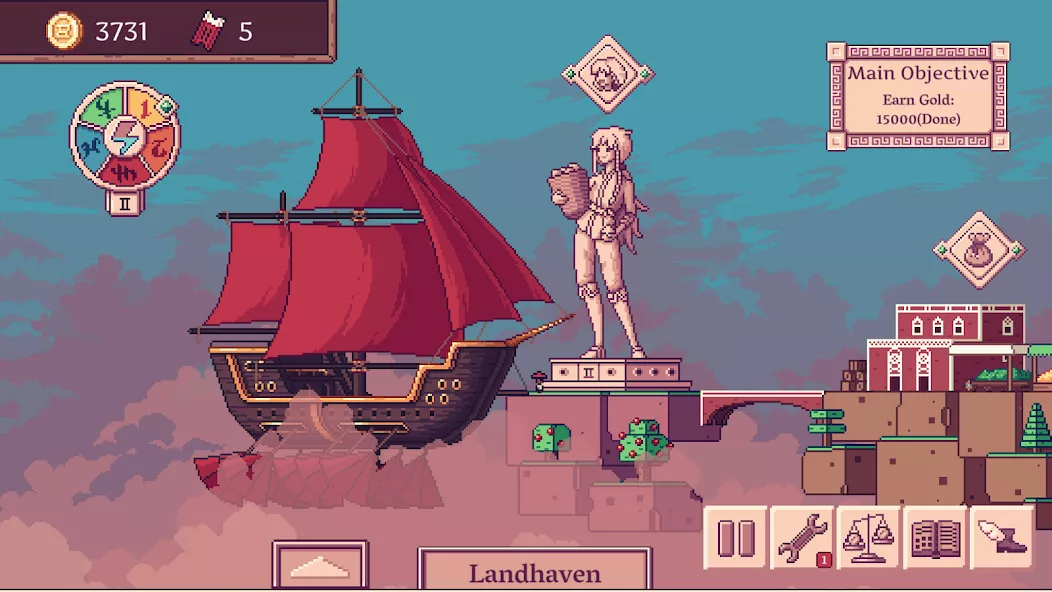Open the ledger book
Screen dimensions: 1052x592
935,538
